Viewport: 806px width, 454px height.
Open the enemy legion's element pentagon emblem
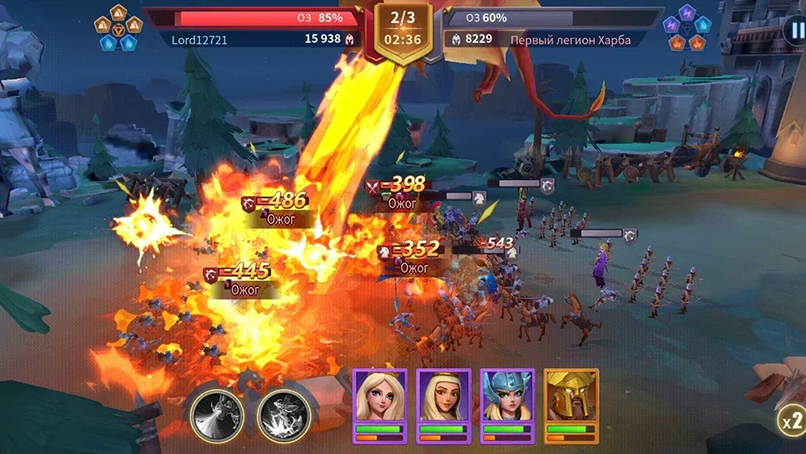[x=688, y=27]
